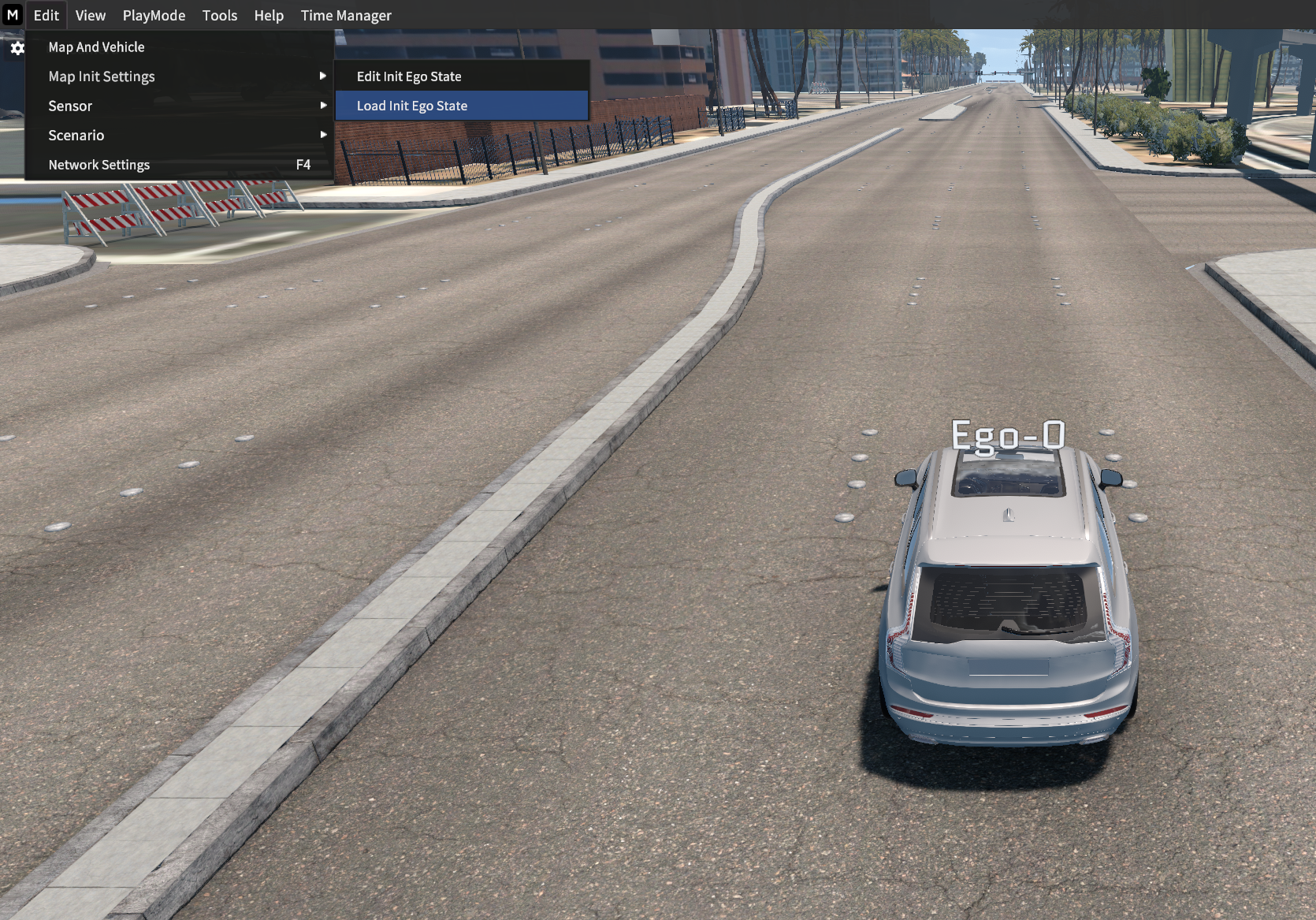
Task: Select Edit Init Ego State
Action: click(x=409, y=76)
